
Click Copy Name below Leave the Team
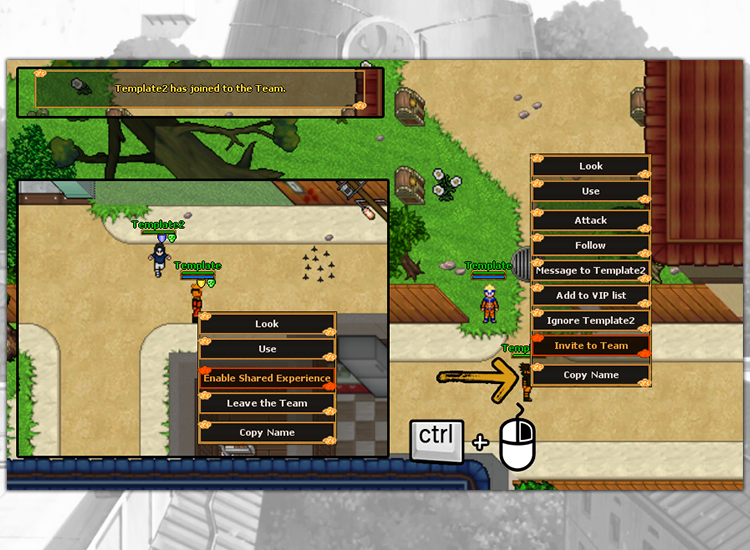267,433
